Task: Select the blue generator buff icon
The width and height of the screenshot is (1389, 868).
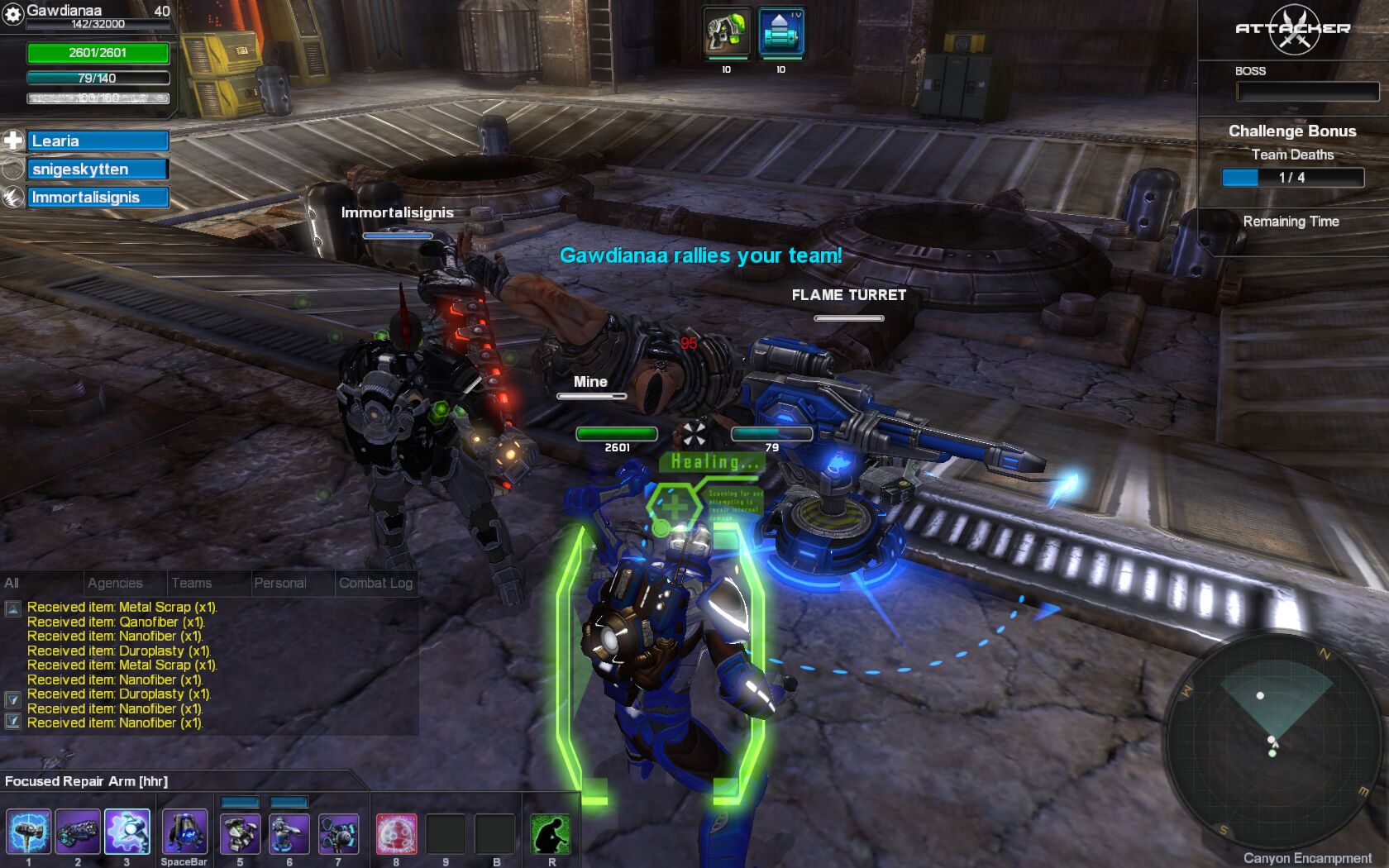Action: (780, 33)
